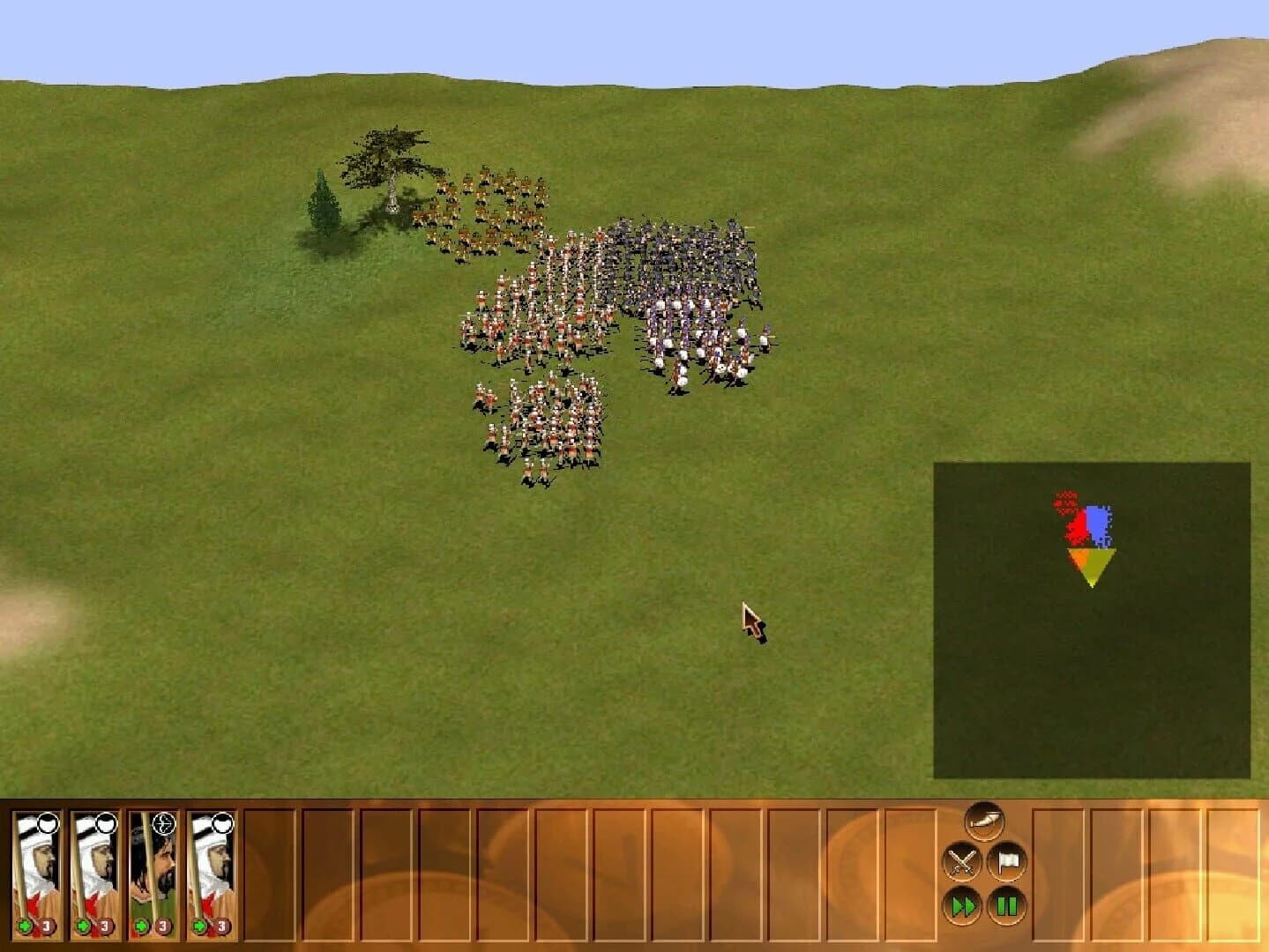Click the helmet badge on first unit portrait

(x=48, y=823)
